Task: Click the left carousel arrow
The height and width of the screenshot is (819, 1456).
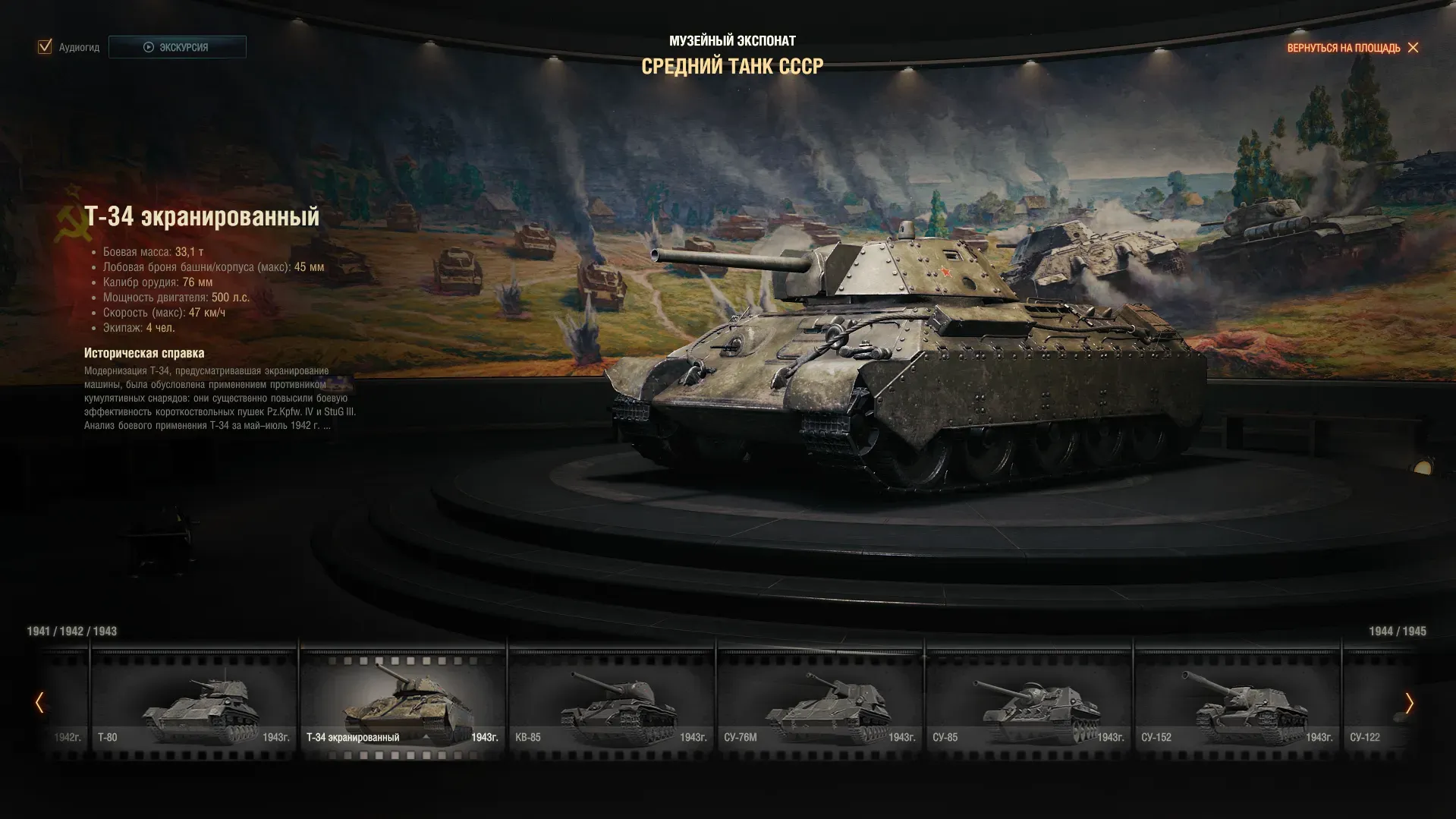Action: tap(39, 703)
